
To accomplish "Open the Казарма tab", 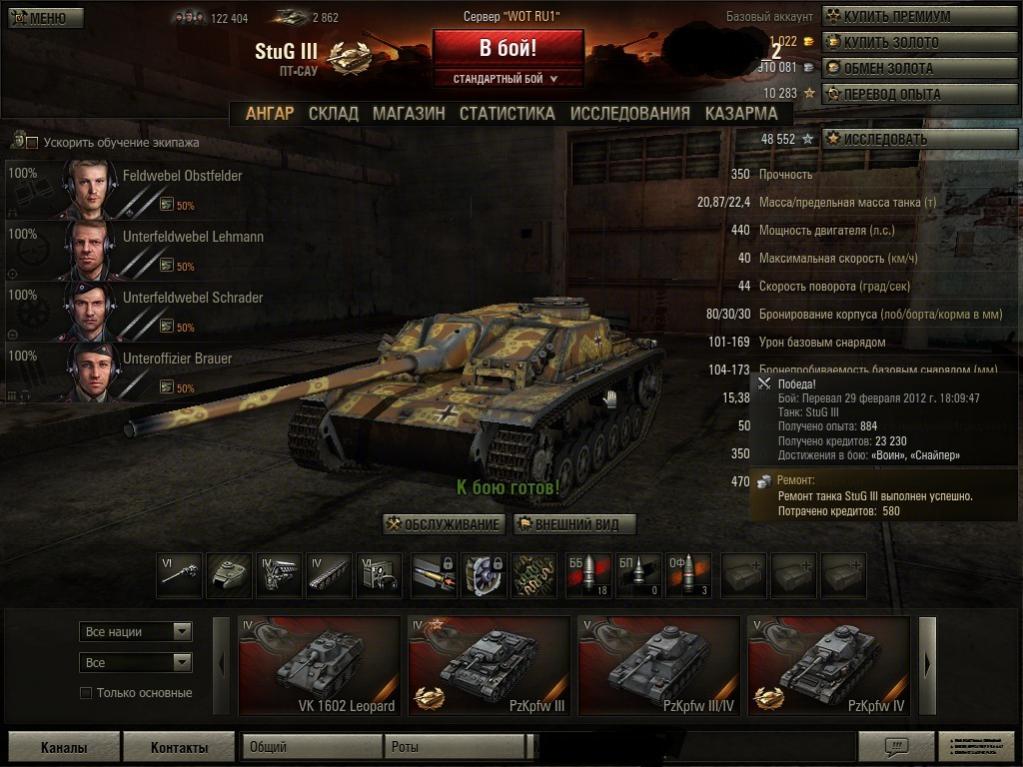I will 741,113.
